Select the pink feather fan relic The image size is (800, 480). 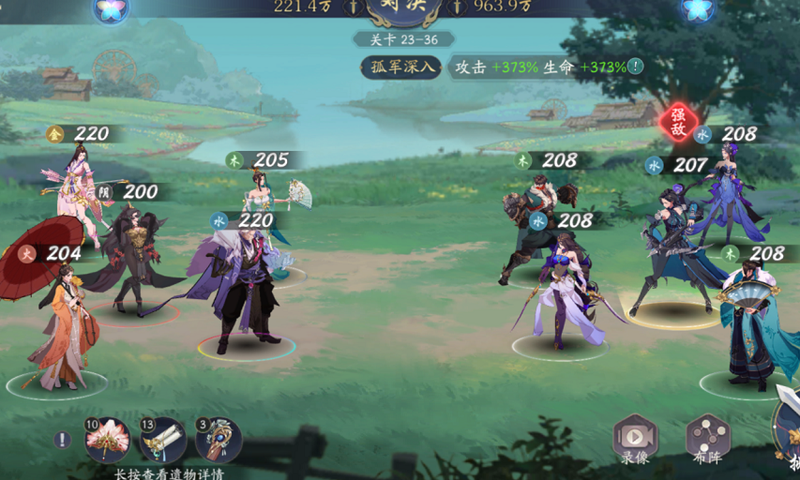tap(106, 440)
